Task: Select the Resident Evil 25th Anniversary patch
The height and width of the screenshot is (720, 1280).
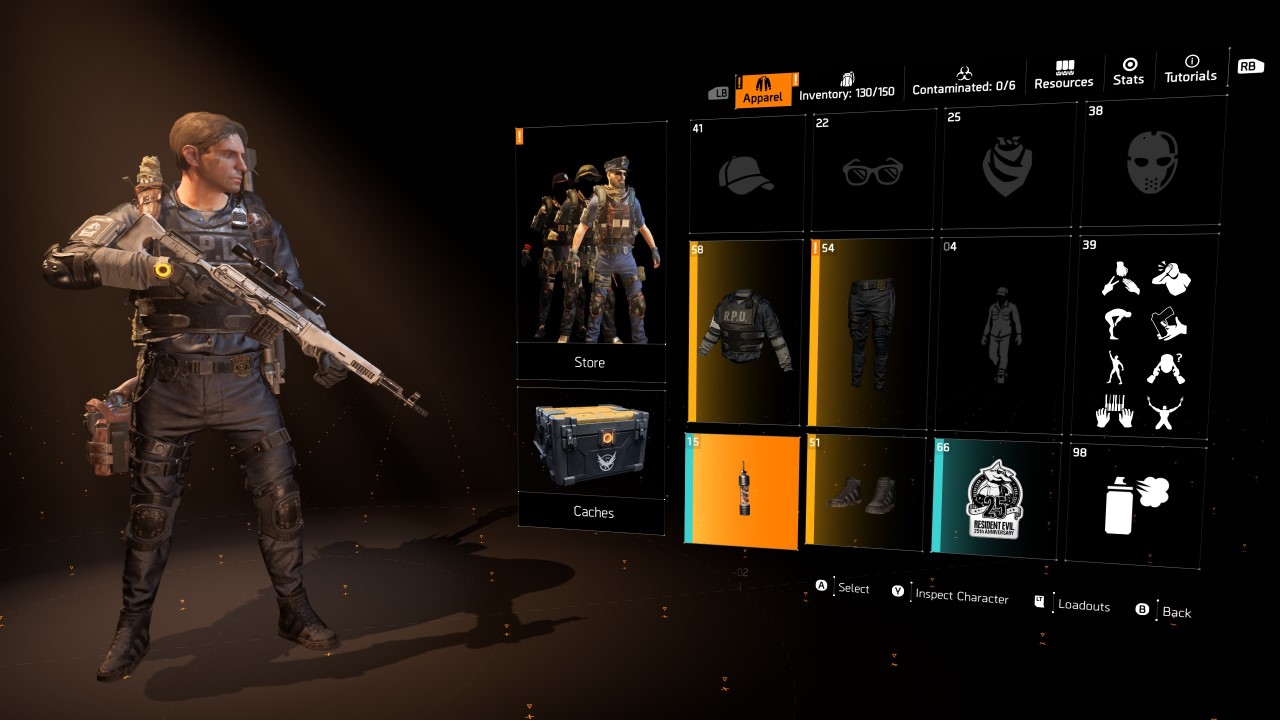Action: [x=995, y=497]
